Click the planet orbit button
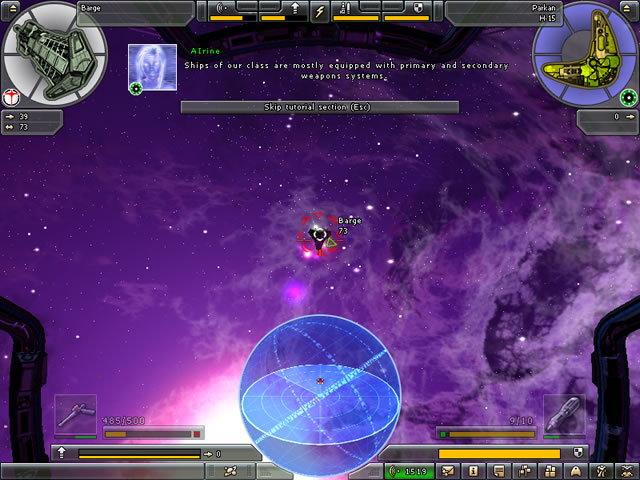This screenshot has height=480, width=640. pyautogui.click(x=230, y=470)
